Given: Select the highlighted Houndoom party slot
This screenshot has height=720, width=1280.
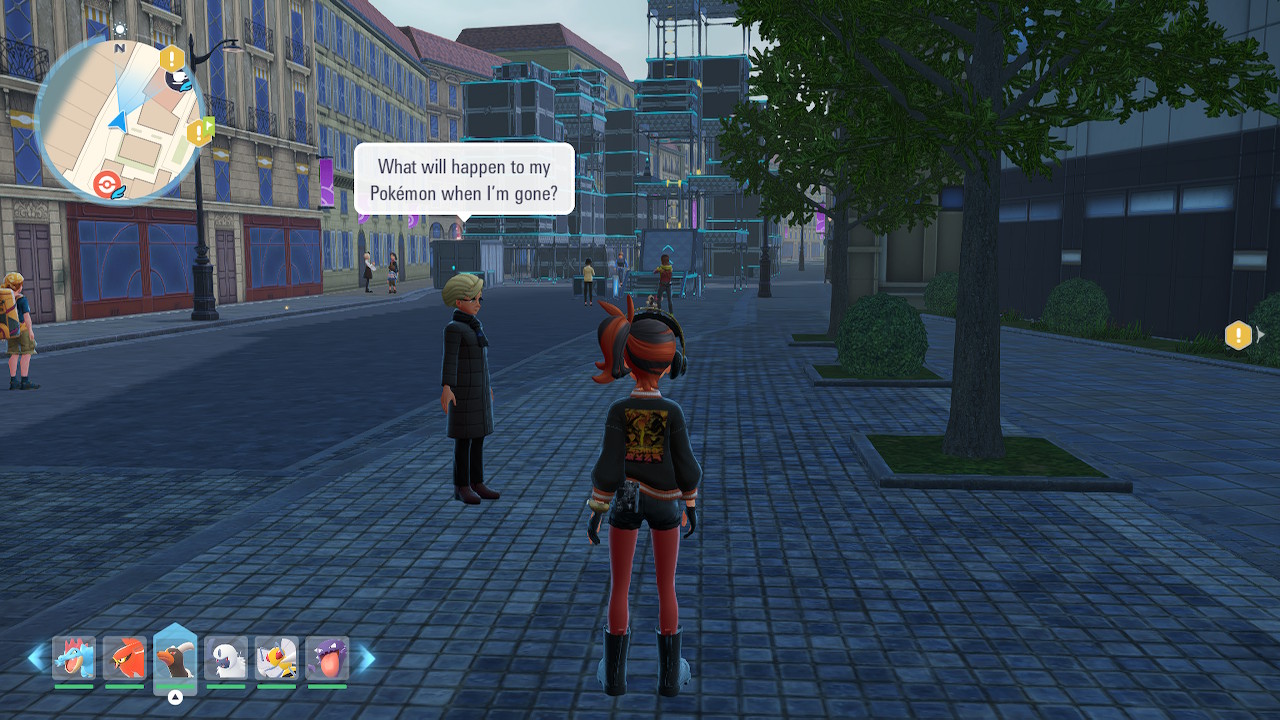Looking at the screenshot, I should tap(175, 658).
